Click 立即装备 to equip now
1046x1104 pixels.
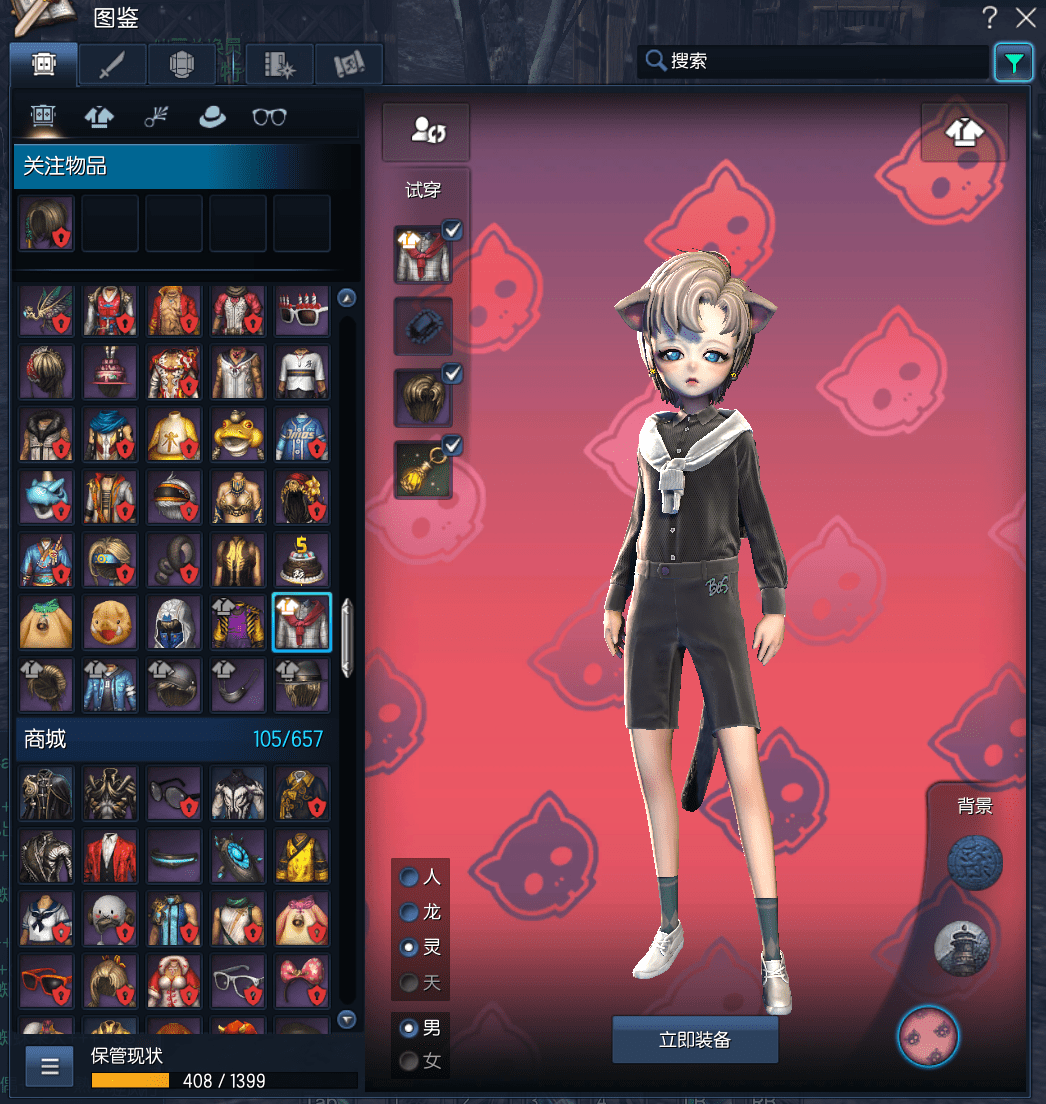tap(695, 1040)
